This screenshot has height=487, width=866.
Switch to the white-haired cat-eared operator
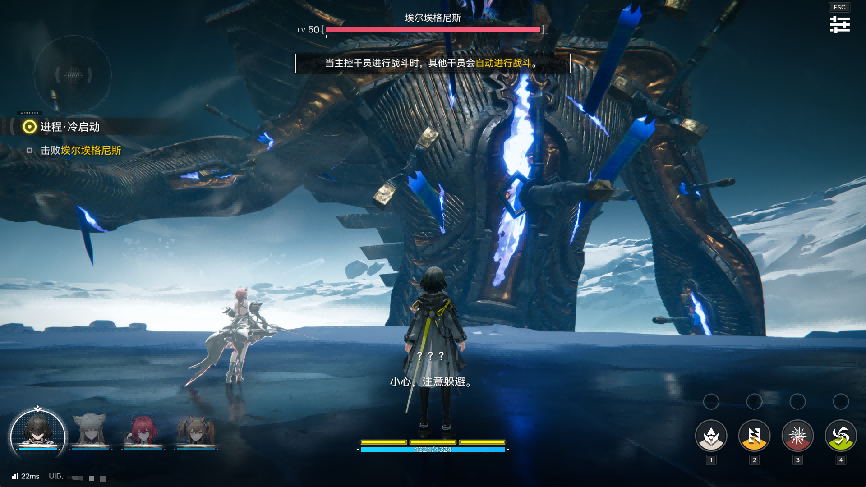coord(91,431)
